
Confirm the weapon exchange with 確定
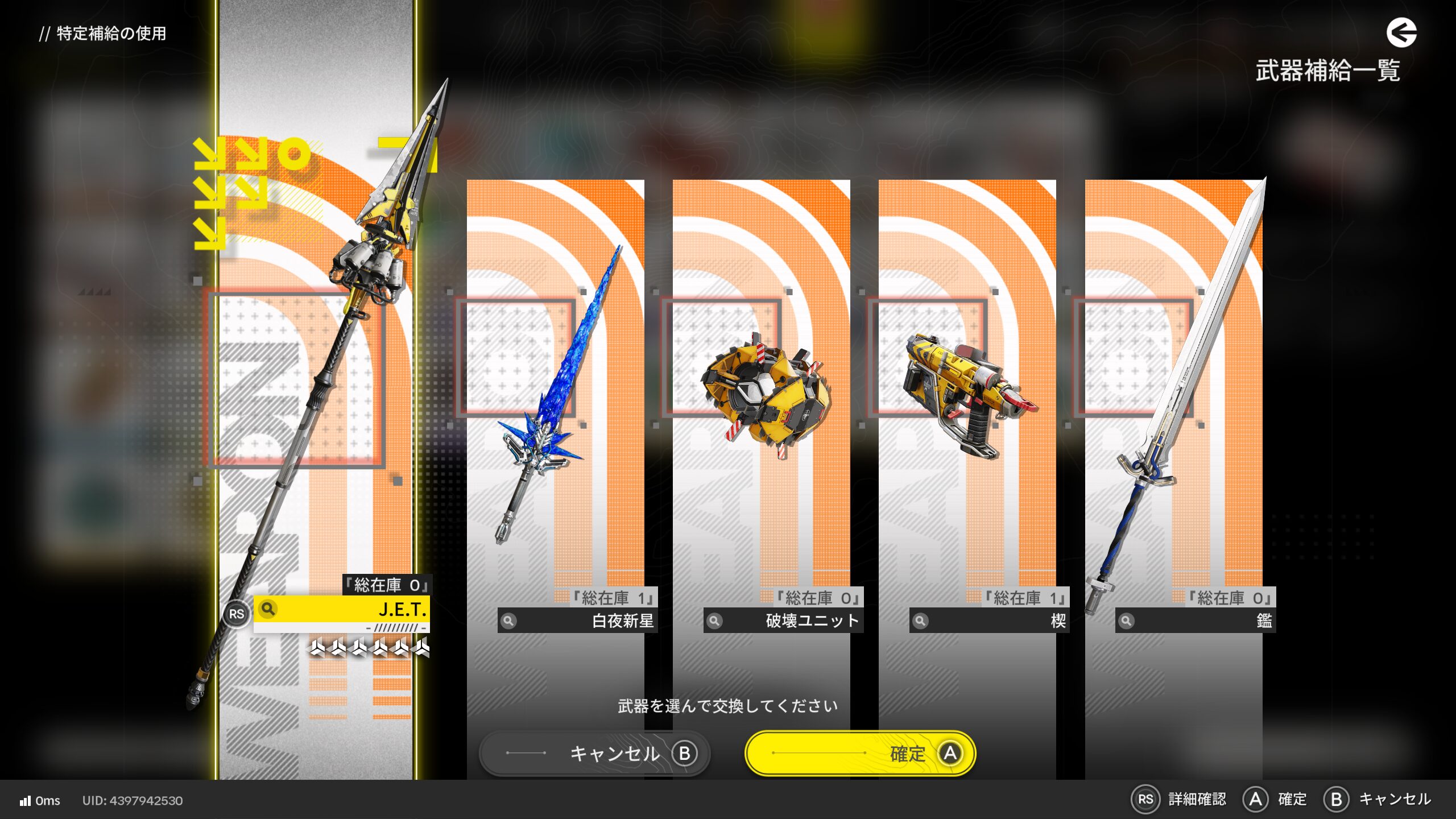tap(860, 753)
